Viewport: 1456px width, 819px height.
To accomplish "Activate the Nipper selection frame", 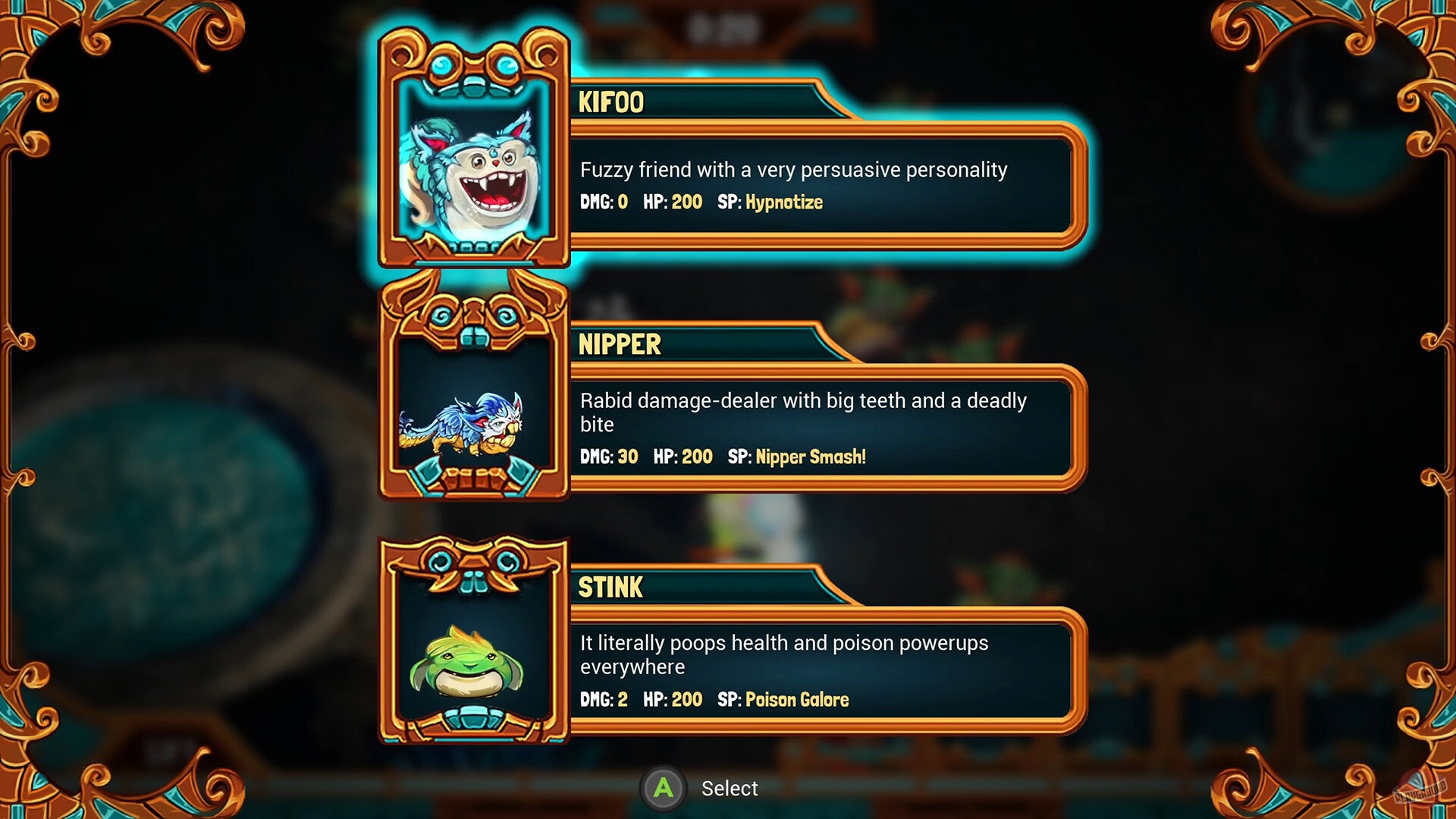I will 474,387.
